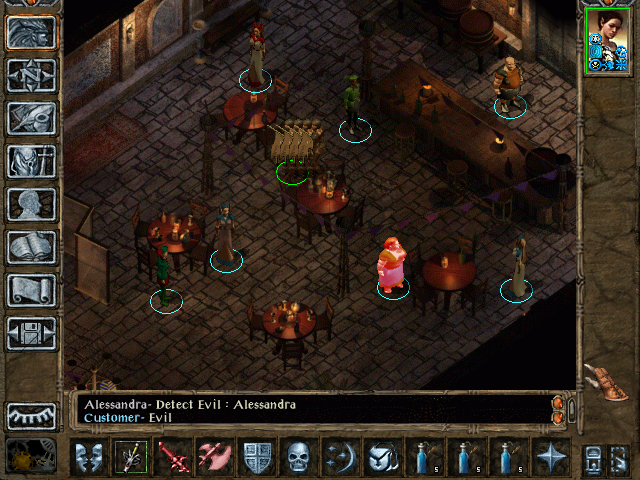
Task: Open the inventory screen
Action: (31, 161)
